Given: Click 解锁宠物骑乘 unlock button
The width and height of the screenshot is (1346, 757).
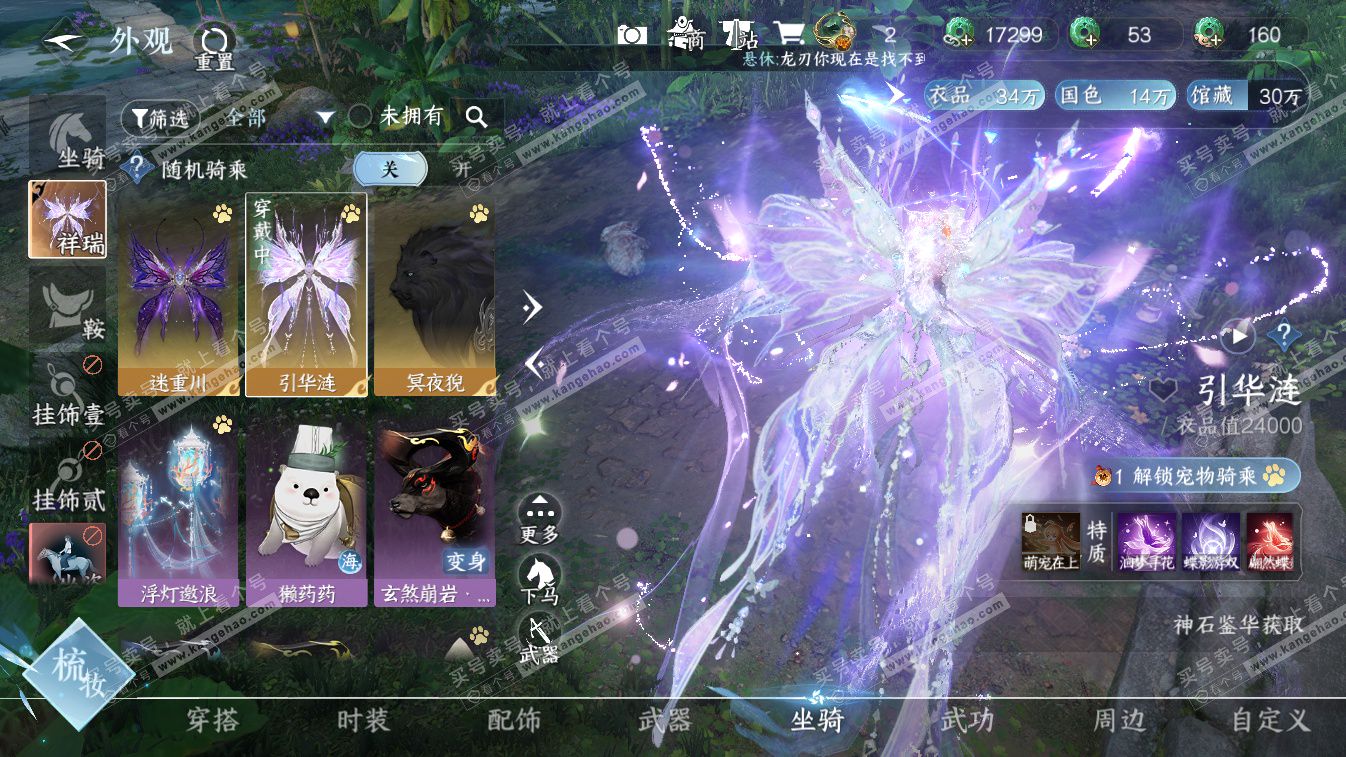Looking at the screenshot, I should pyautogui.click(x=1194, y=476).
